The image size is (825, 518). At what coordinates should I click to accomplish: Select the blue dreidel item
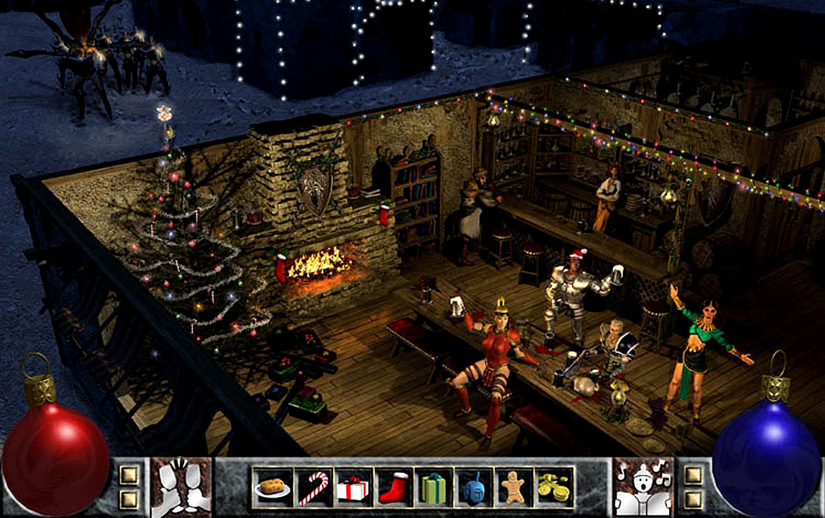473,487
